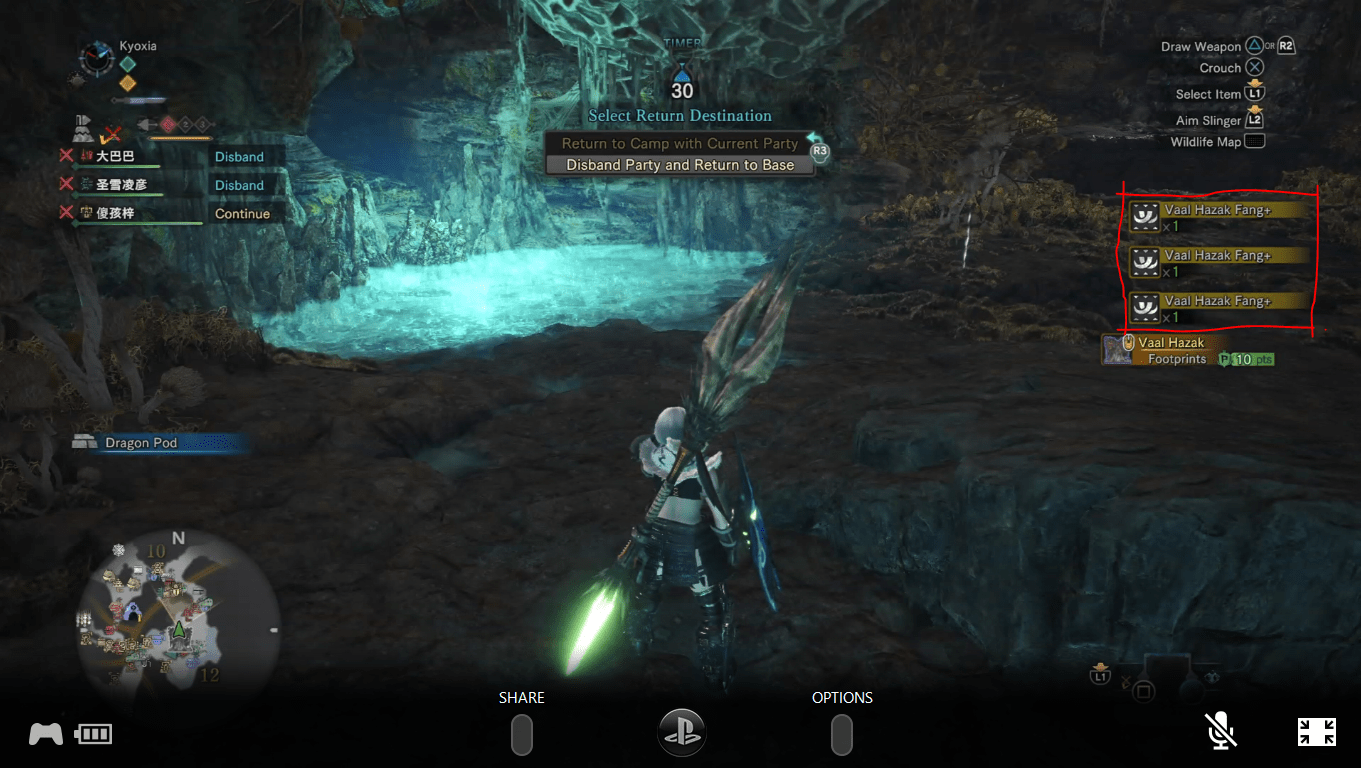The height and width of the screenshot is (768, 1361).
Task: Click the timer hourglass icon at top center
Action: coord(681,74)
